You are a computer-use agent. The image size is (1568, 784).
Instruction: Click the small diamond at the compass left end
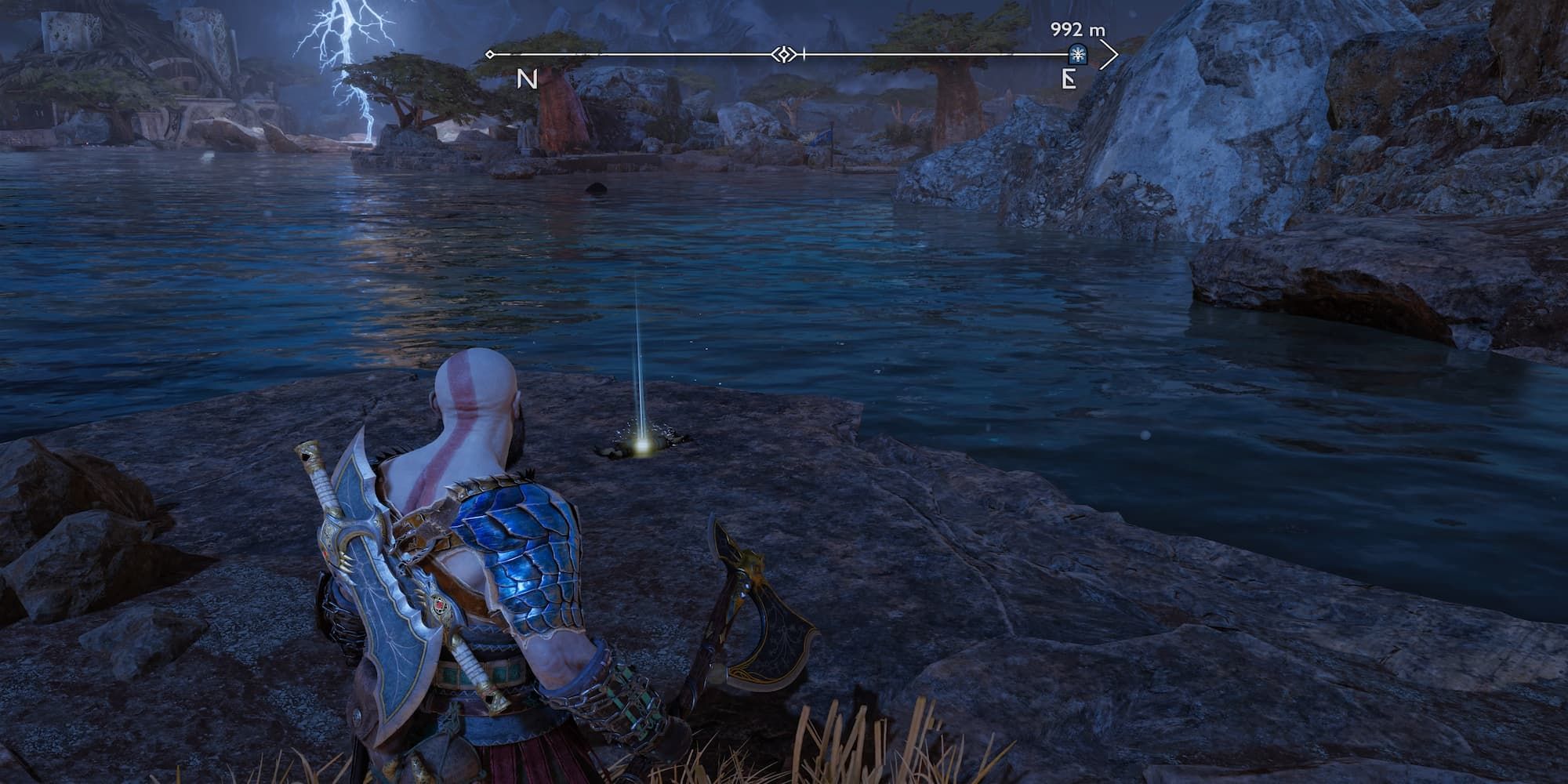(x=491, y=53)
